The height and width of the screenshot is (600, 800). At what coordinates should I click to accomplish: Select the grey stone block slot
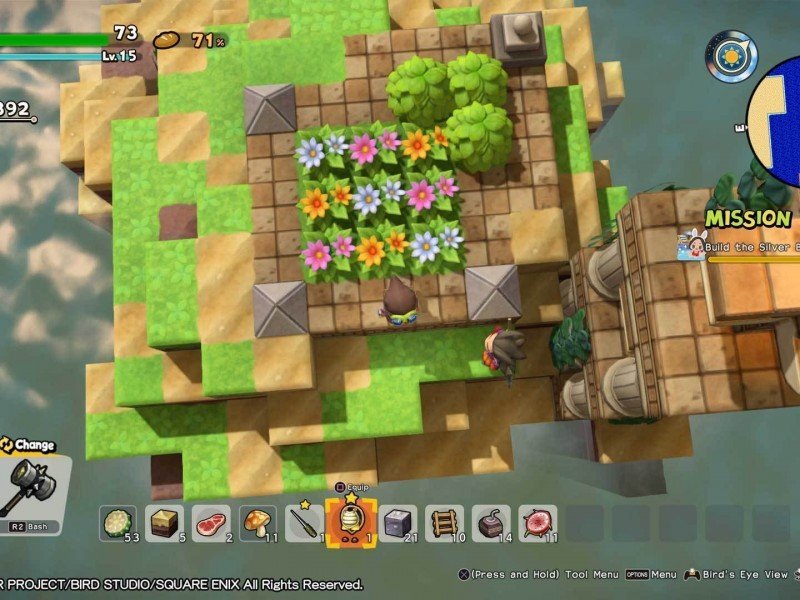click(x=398, y=523)
